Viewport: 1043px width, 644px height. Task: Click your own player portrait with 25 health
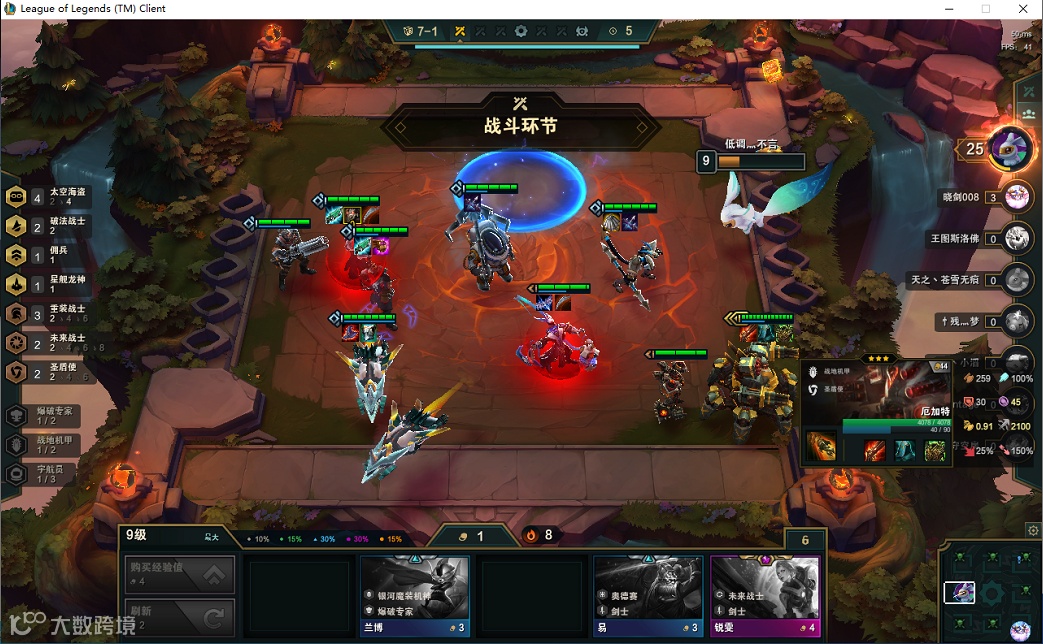click(x=1011, y=150)
